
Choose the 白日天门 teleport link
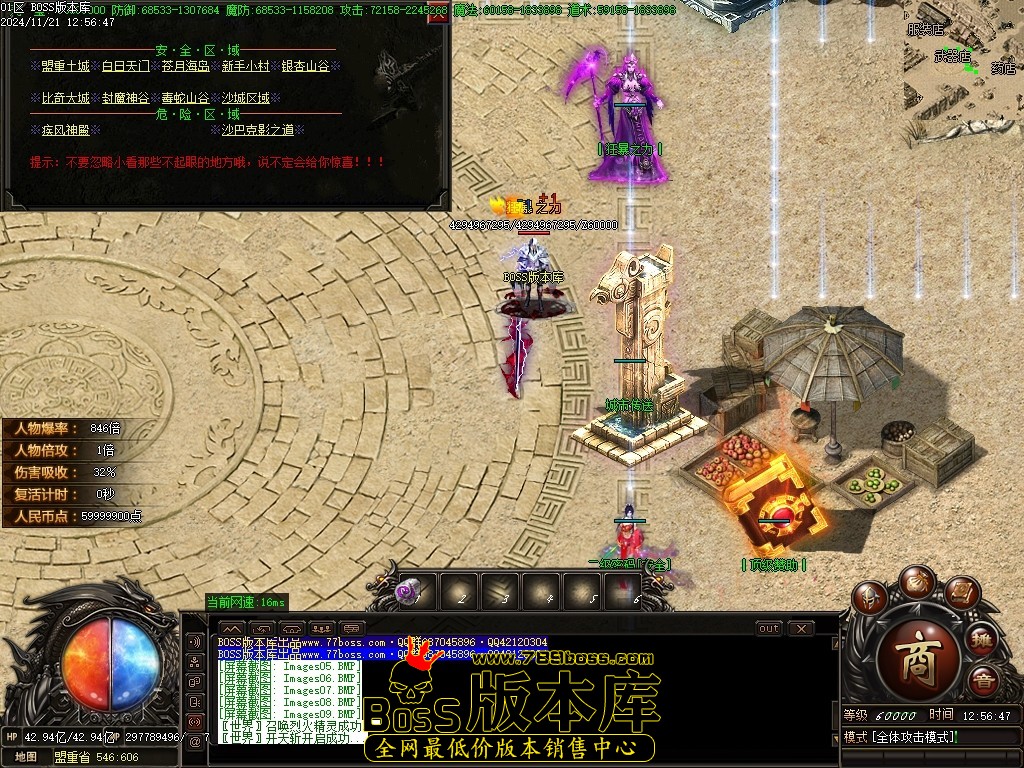(x=126, y=67)
